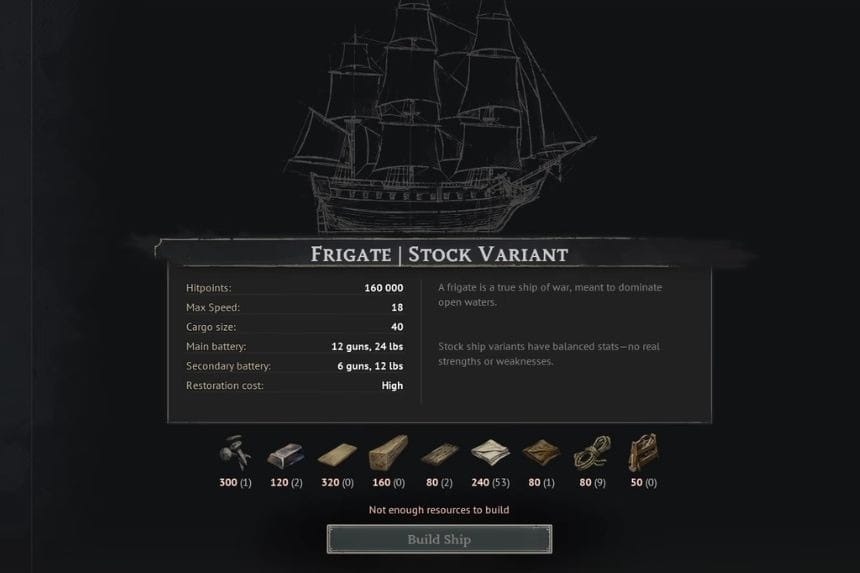Inspect the brown leather hide resource
The width and height of the screenshot is (860, 573).
point(541,455)
